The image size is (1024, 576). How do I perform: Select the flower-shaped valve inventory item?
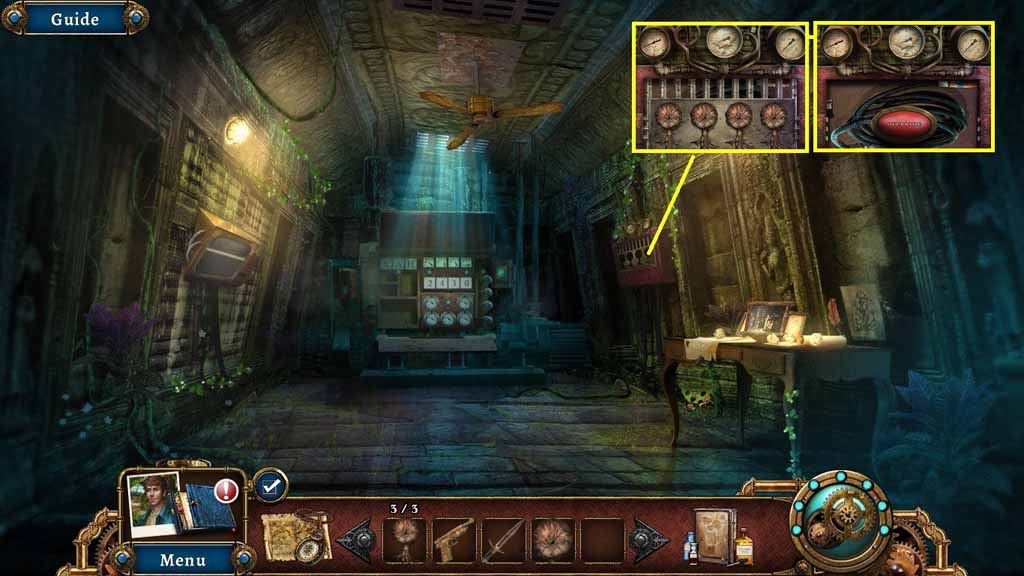click(x=552, y=541)
